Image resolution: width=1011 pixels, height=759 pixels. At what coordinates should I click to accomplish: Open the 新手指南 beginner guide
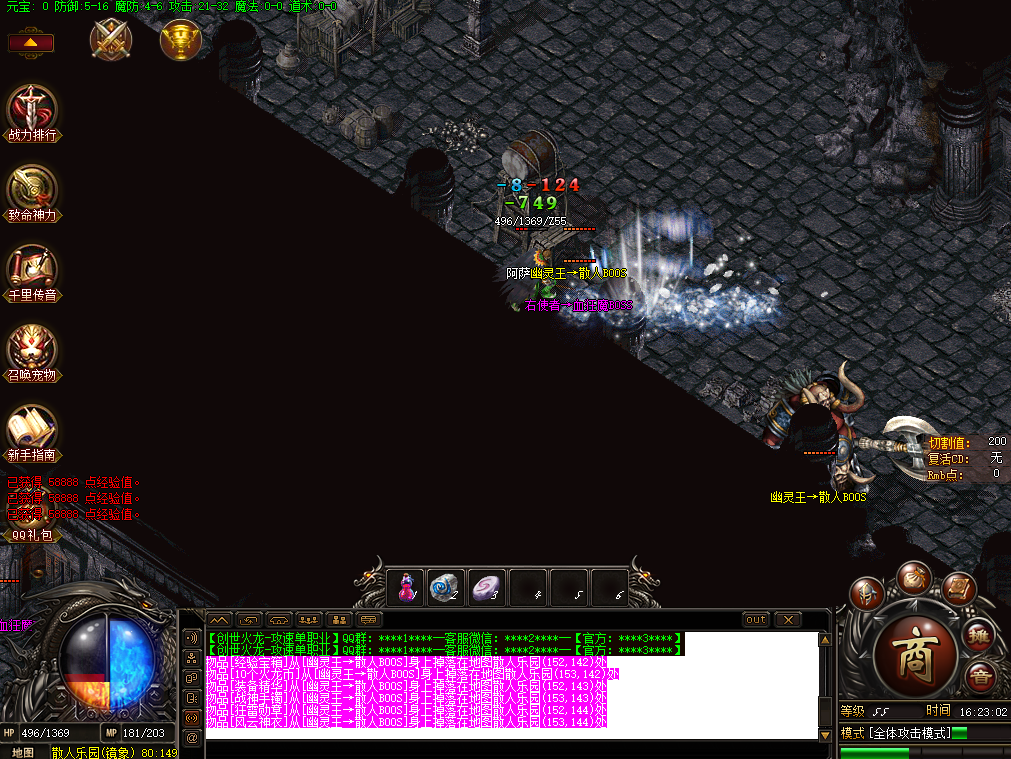(32, 431)
